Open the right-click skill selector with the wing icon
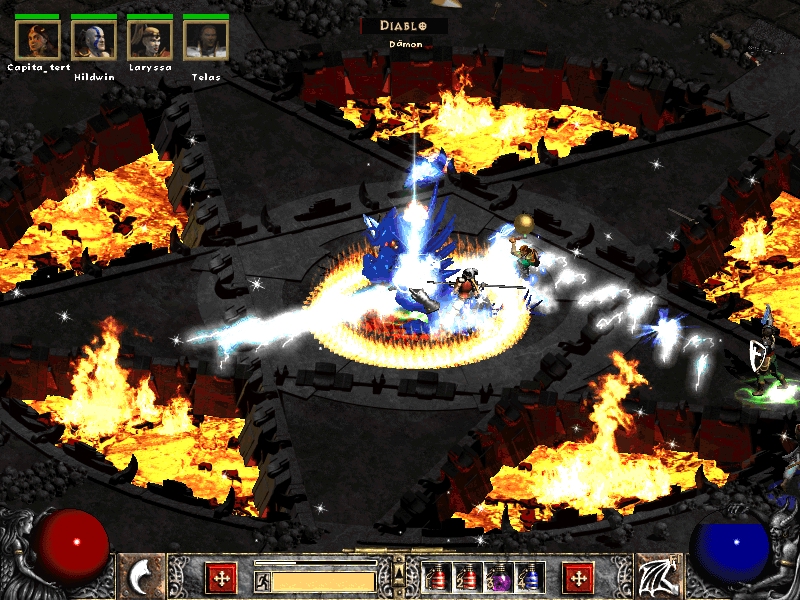Viewport: 800px width, 600px height. click(x=657, y=577)
